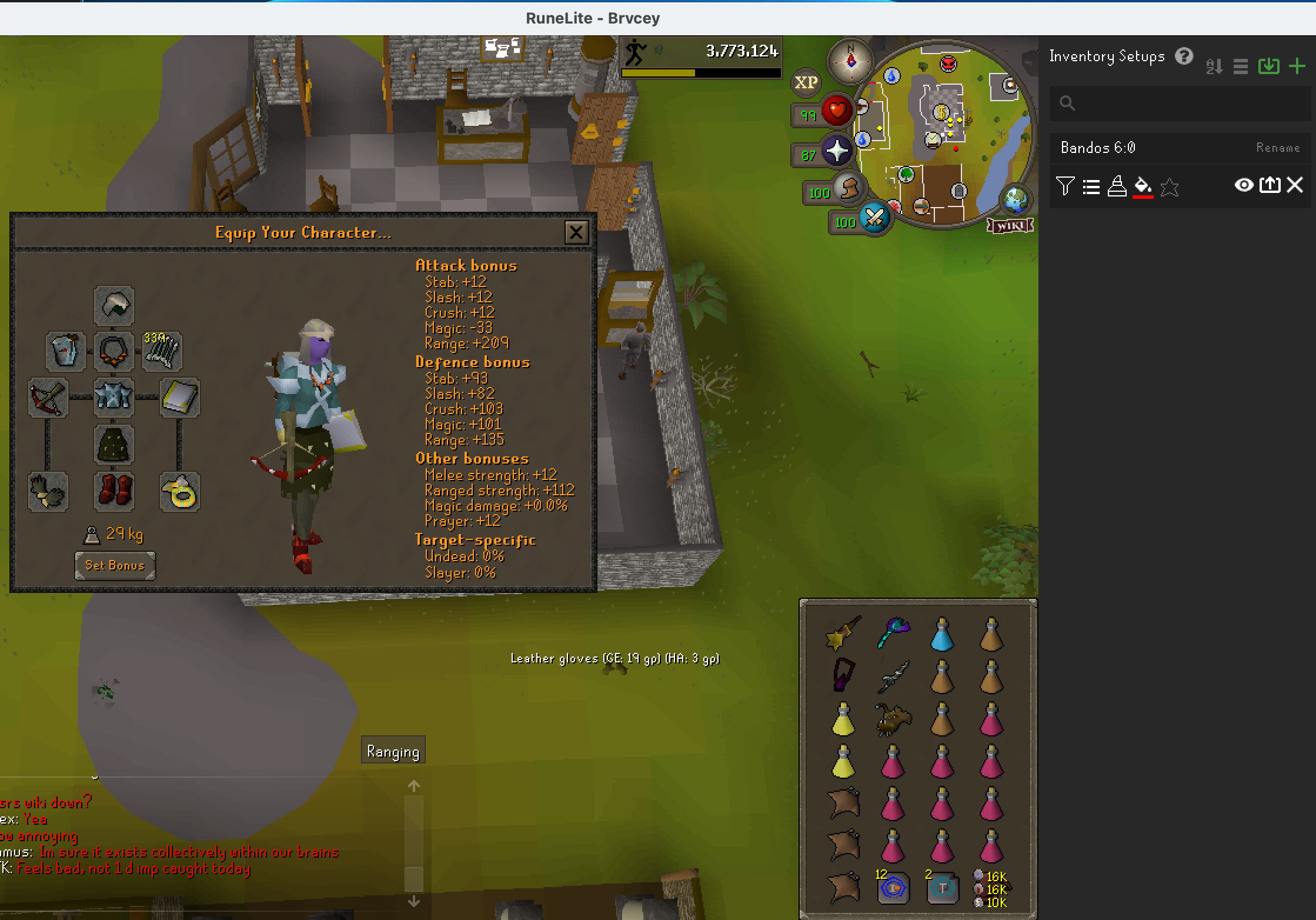The height and width of the screenshot is (920, 1316).
Task: Open the filter funnel for Bandos 6:0
Action: pos(1067,185)
